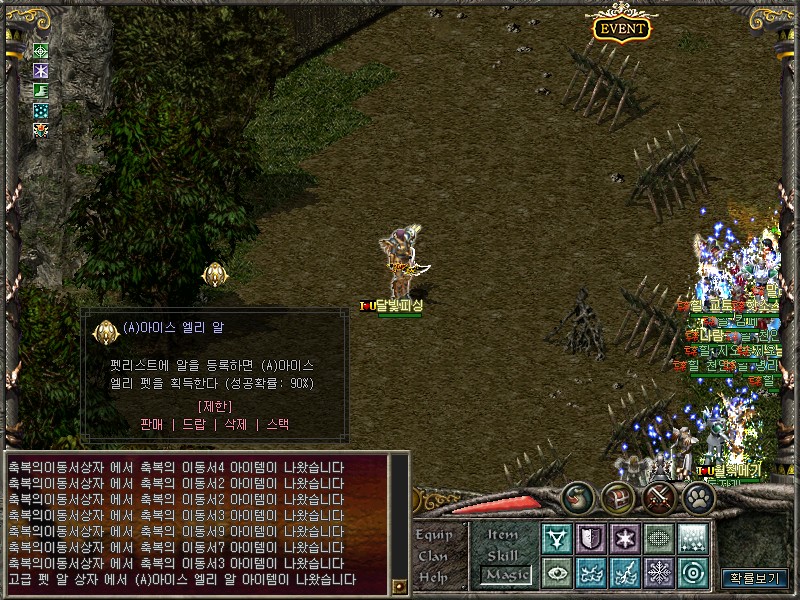Activate the inverted triangle spell icon
The height and width of the screenshot is (600, 800).
[x=557, y=538]
